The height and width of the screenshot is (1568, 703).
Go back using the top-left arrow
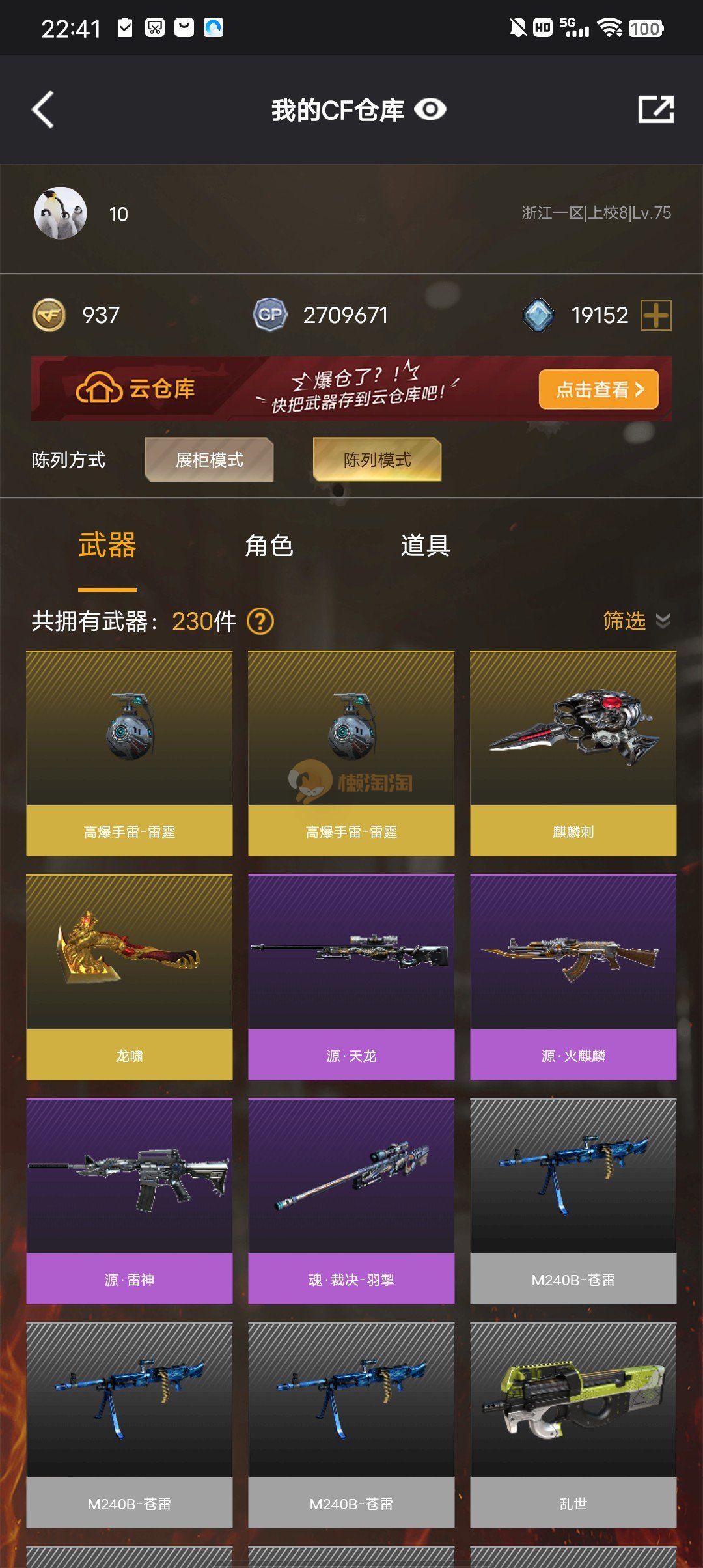pyautogui.click(x=44, y=109)
